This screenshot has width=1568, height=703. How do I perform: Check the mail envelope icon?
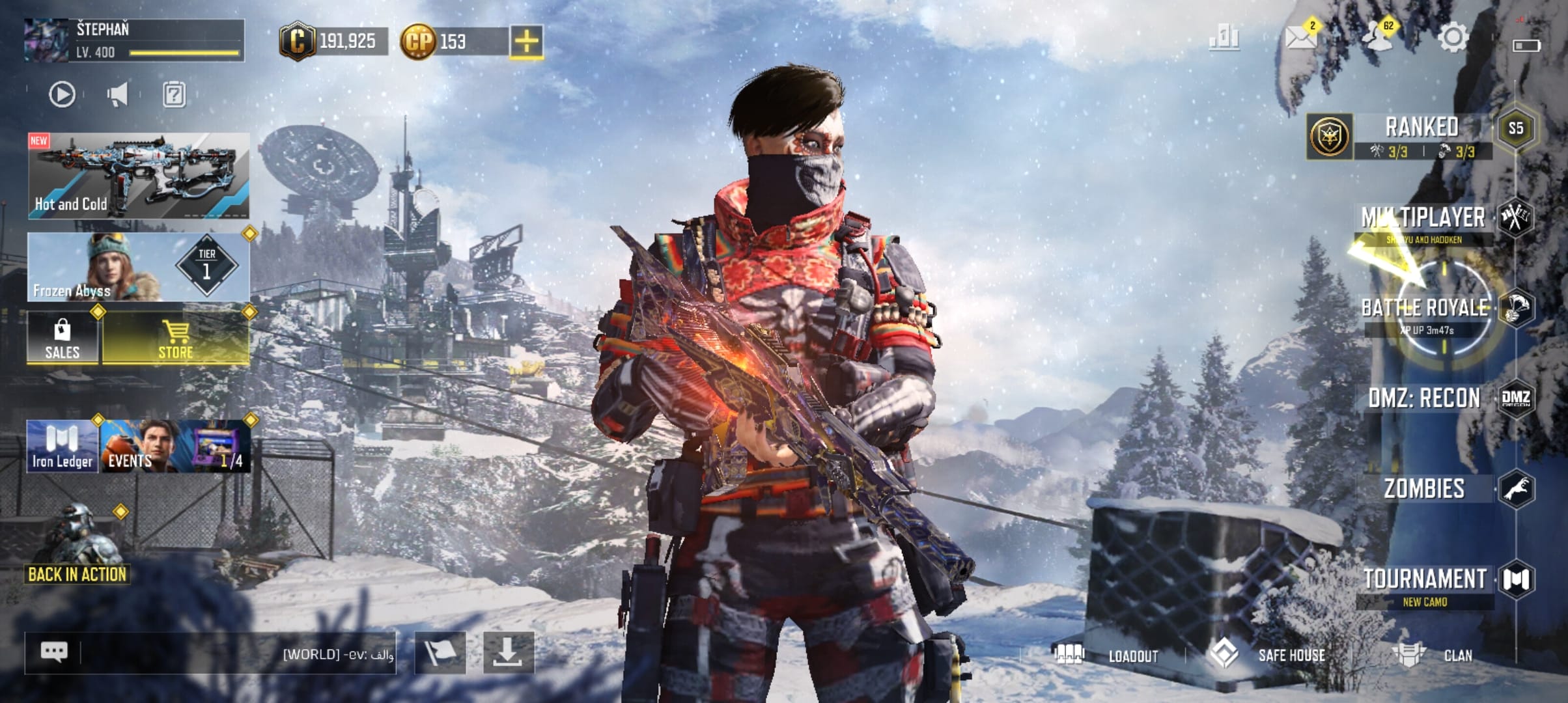click(1301, 37)
